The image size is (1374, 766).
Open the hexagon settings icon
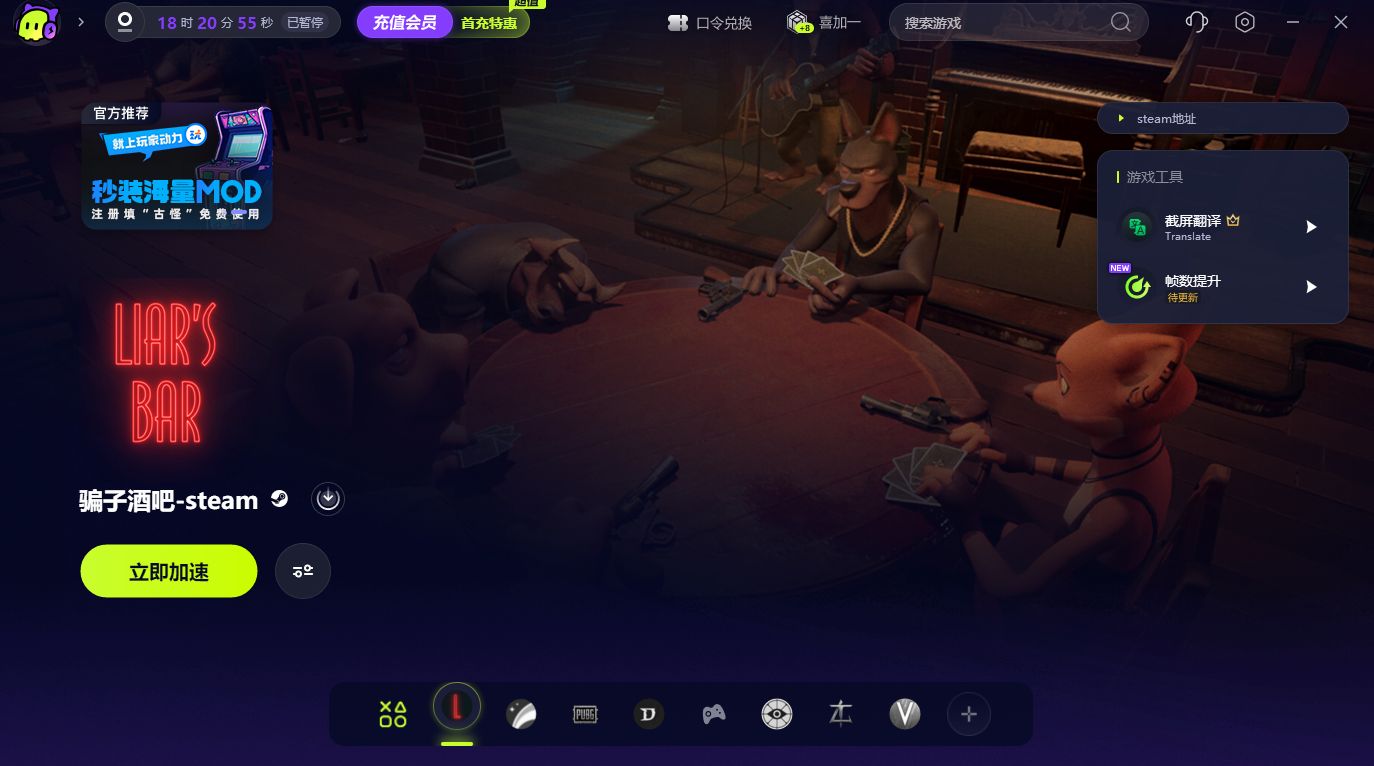click(1245, 22)
